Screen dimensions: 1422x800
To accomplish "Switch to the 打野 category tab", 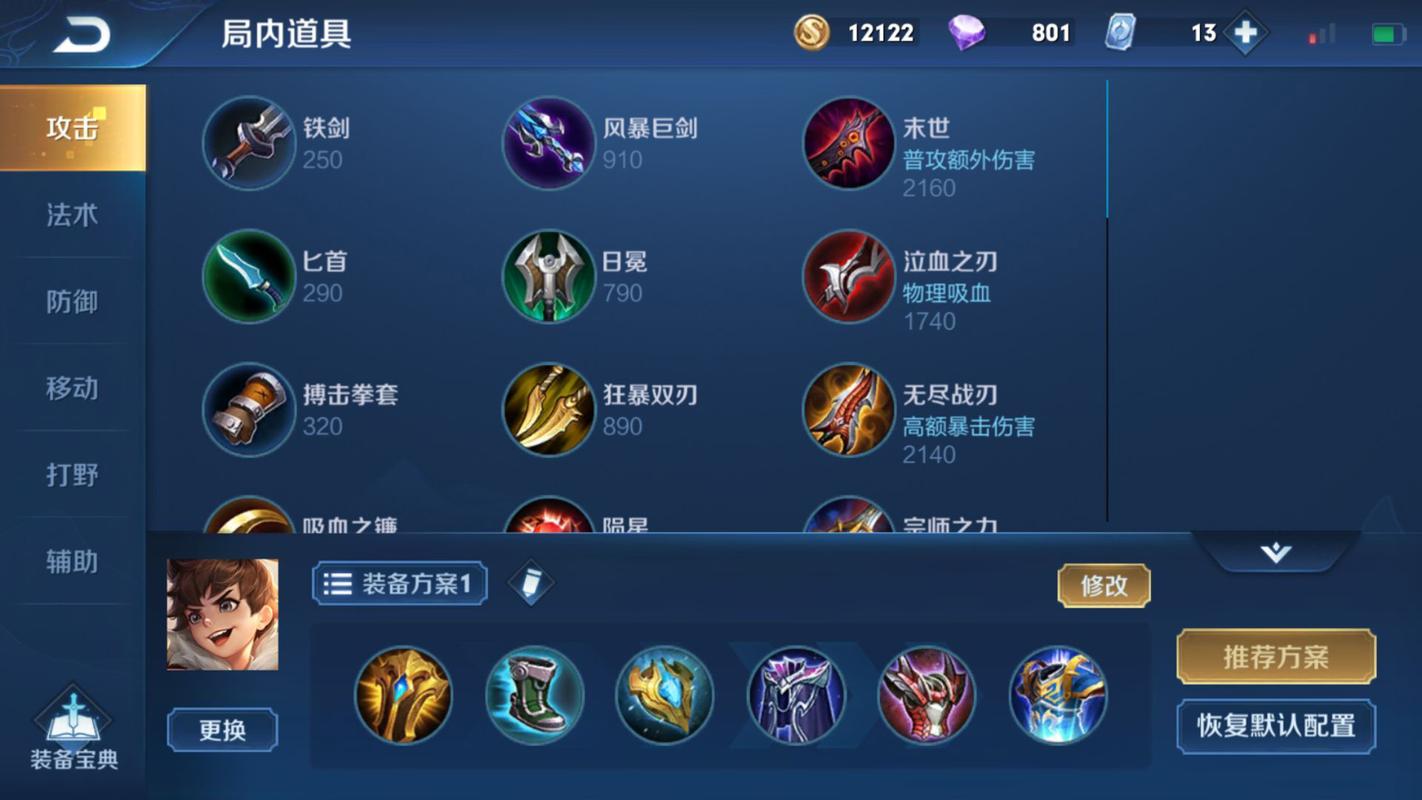I will (x=71, y=475).
